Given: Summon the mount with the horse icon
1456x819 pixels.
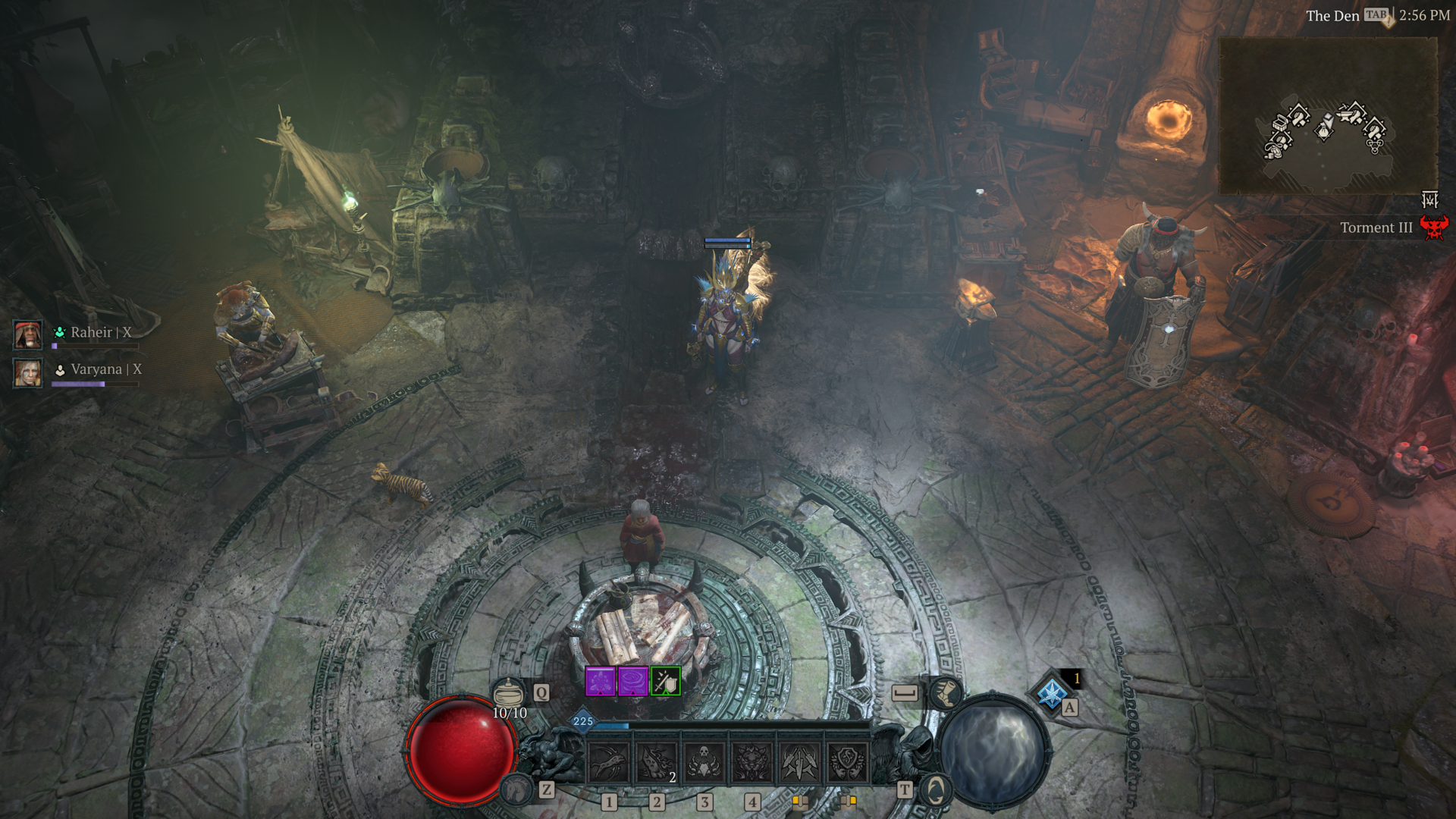Looking at the screenshot, I should point(517,790).
